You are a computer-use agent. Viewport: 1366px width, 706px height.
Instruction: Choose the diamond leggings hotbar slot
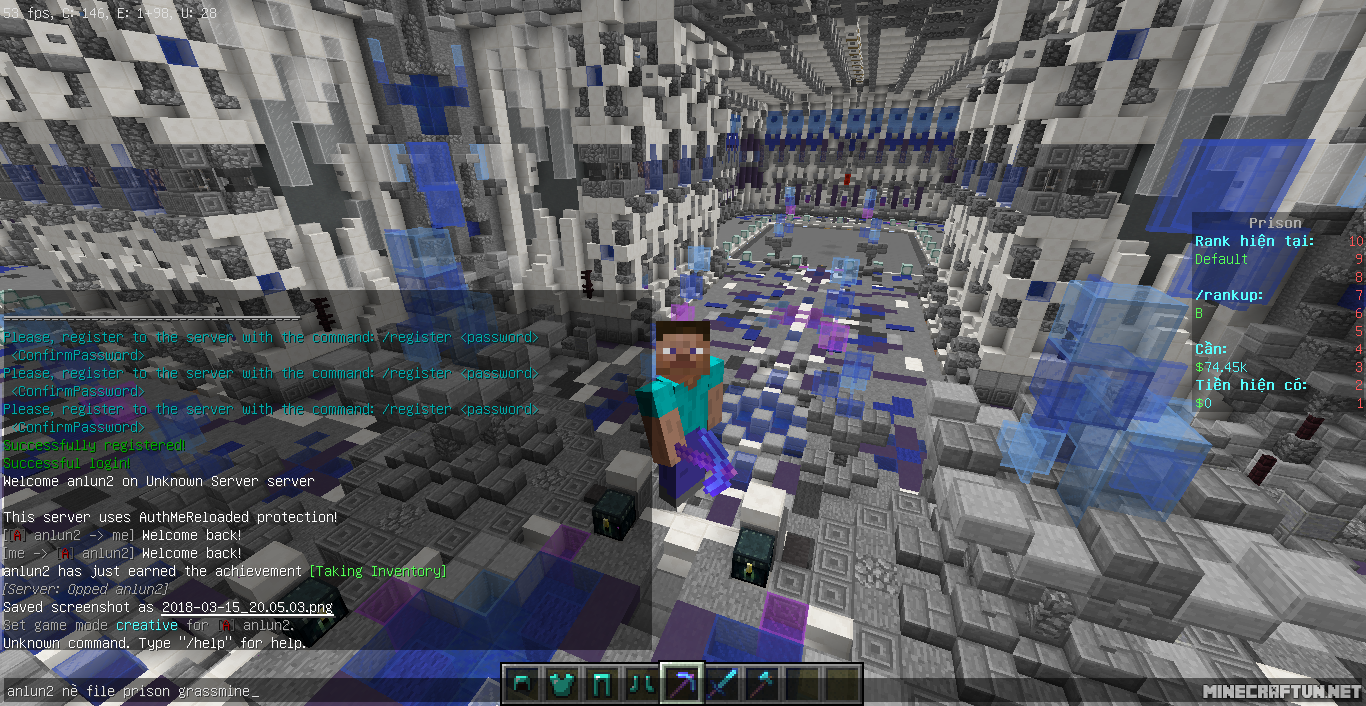pyautogui.click(x=601, y=683)
